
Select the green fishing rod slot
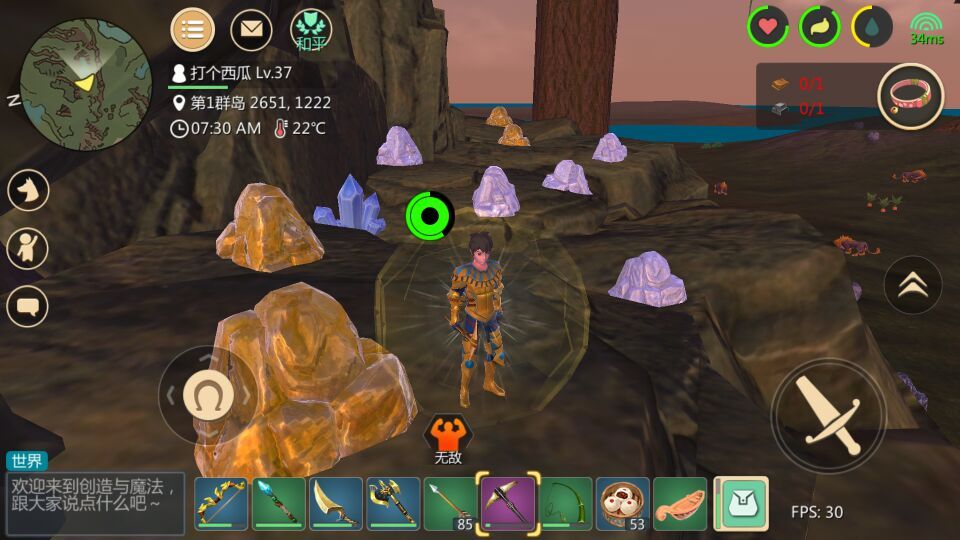[566, 503]
